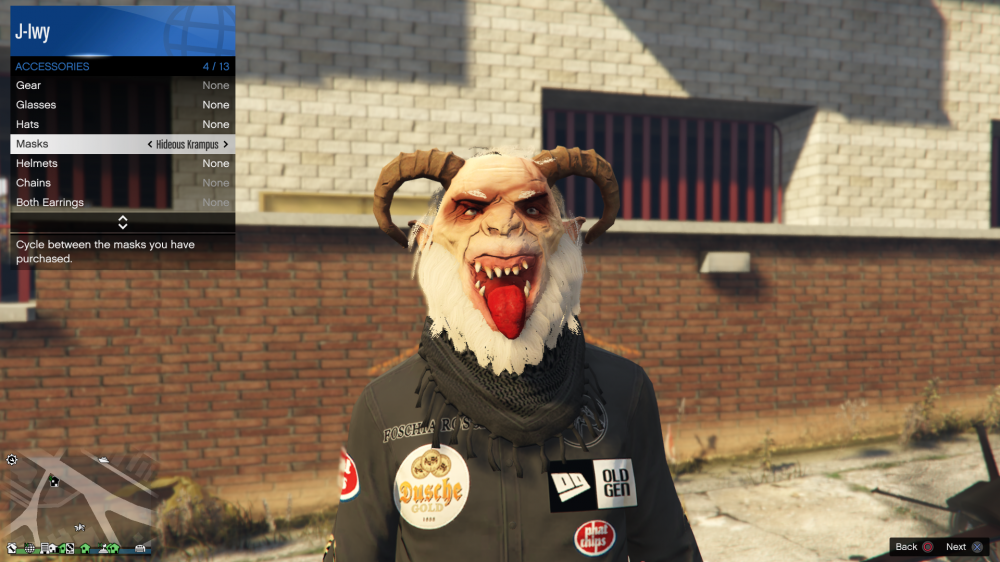Select the Gear accessory row
1000x562 pixels.
[122, 86]
